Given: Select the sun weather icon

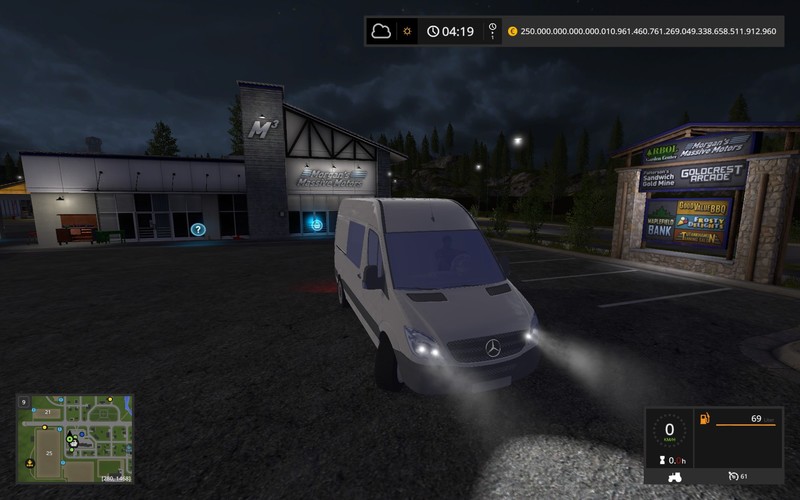Looking at the screenshot, I should tap(407, 31).
